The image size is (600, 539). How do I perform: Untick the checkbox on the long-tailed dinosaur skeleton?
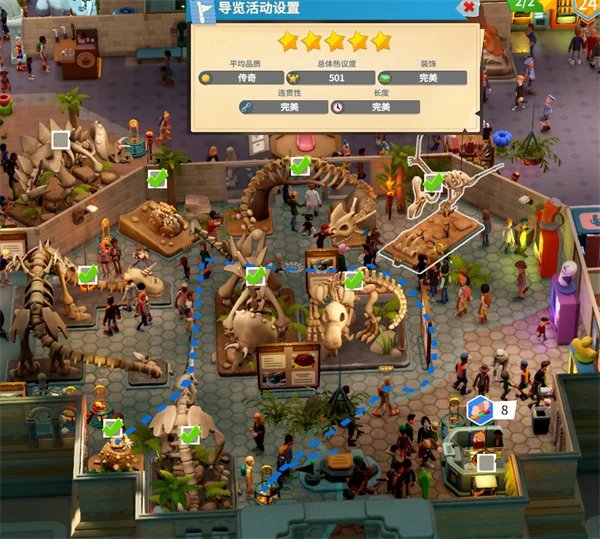point(88,274)
